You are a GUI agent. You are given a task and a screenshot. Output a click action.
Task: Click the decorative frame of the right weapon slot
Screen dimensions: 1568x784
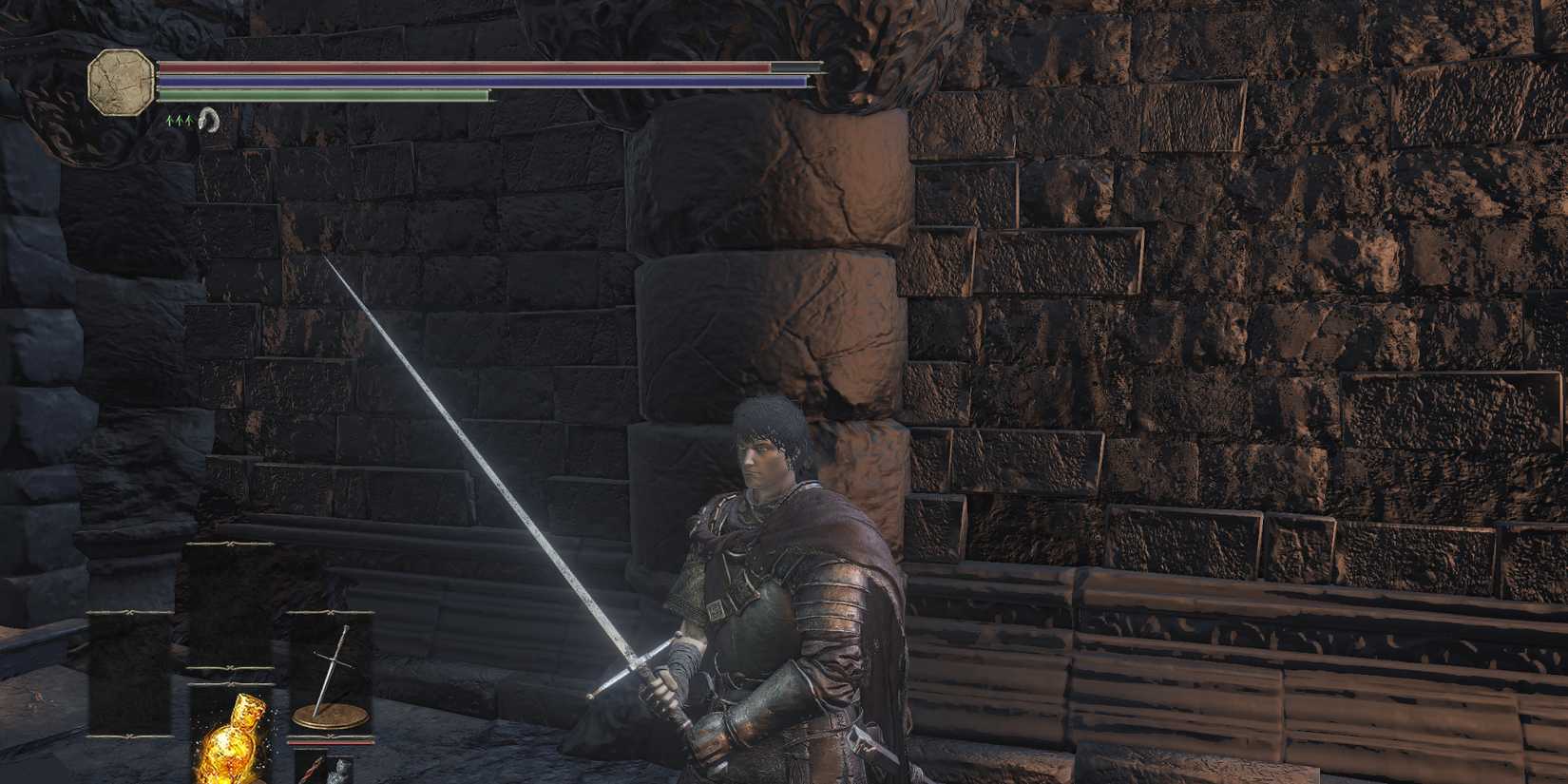coord(330,613)
